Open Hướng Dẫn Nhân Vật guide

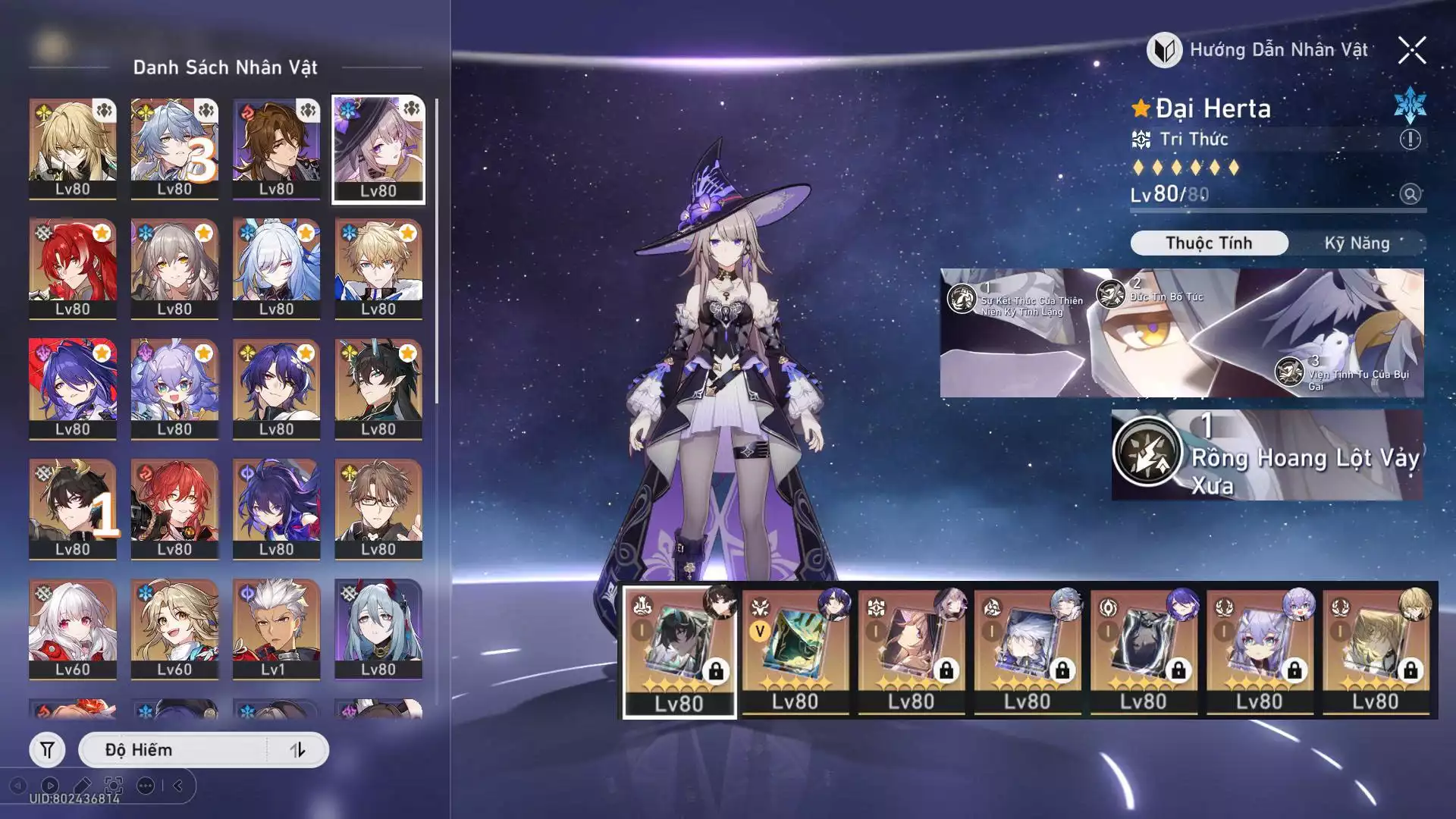(x=1259, y=50)
